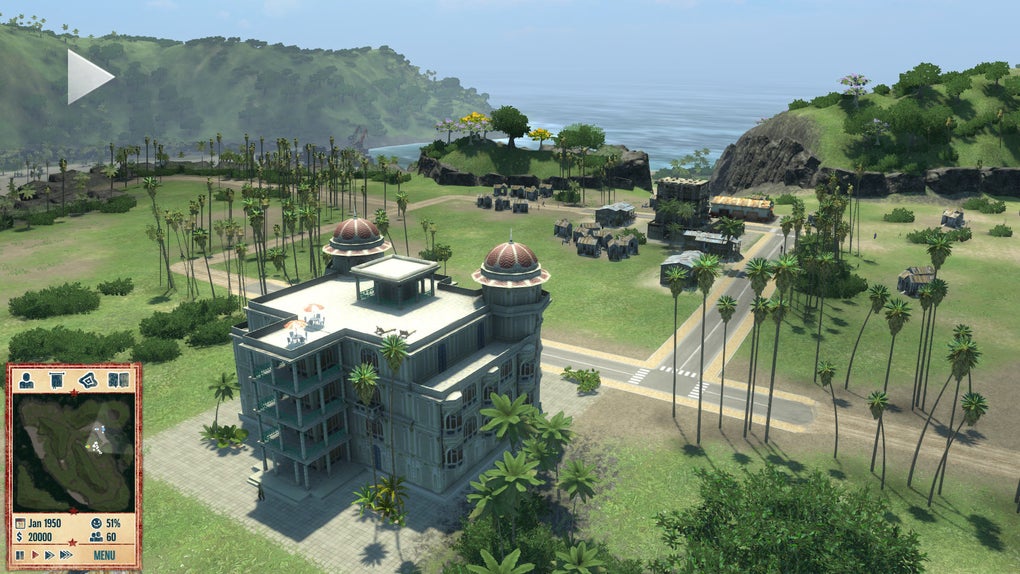Open the almanac book icon
This screenshot has height=574, width=1020.
coord(117,380)
